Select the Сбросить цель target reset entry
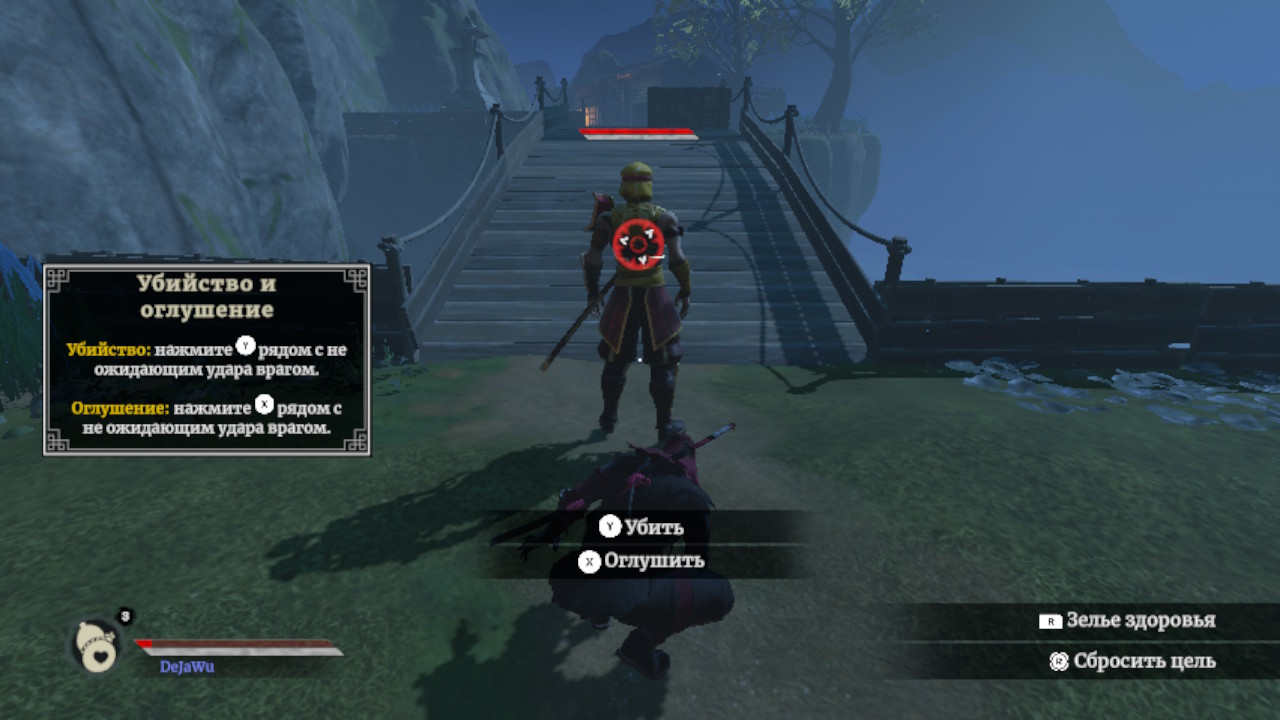 click(1132, 661)
